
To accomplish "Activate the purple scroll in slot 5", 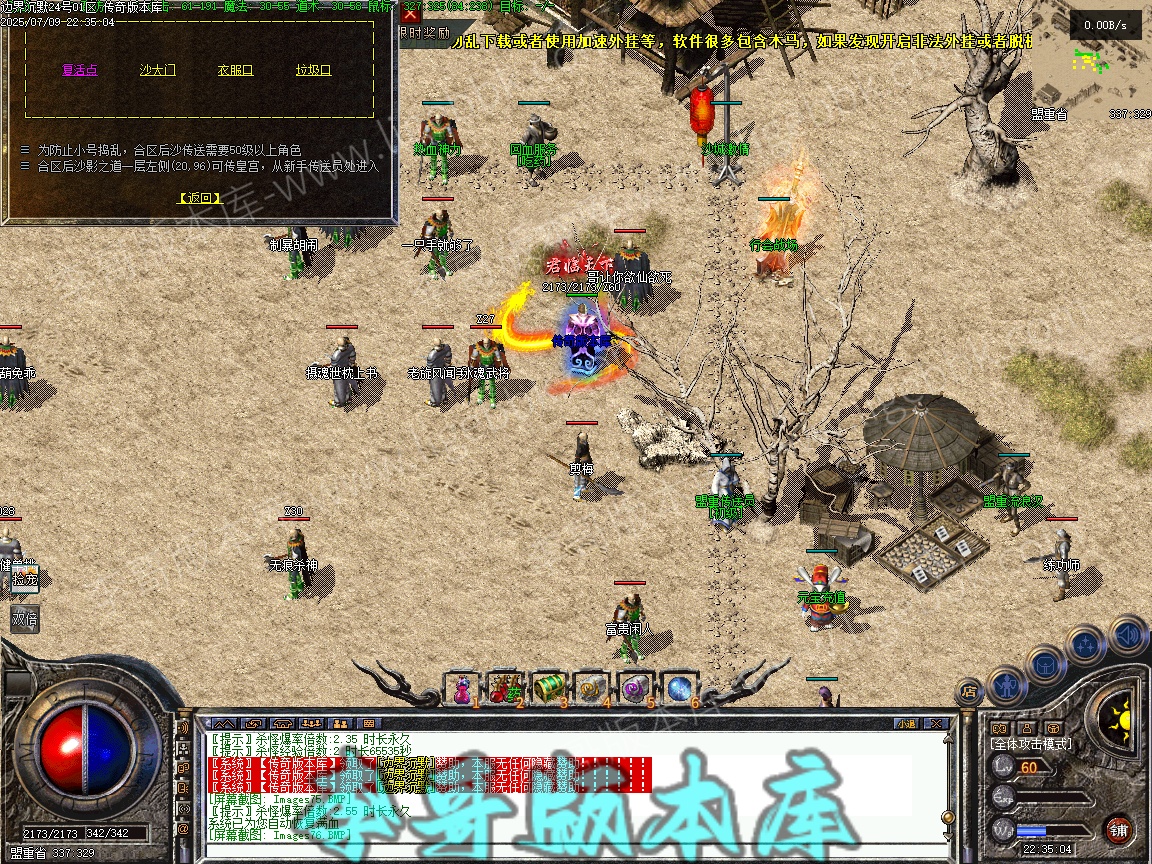I will point(635,688).
